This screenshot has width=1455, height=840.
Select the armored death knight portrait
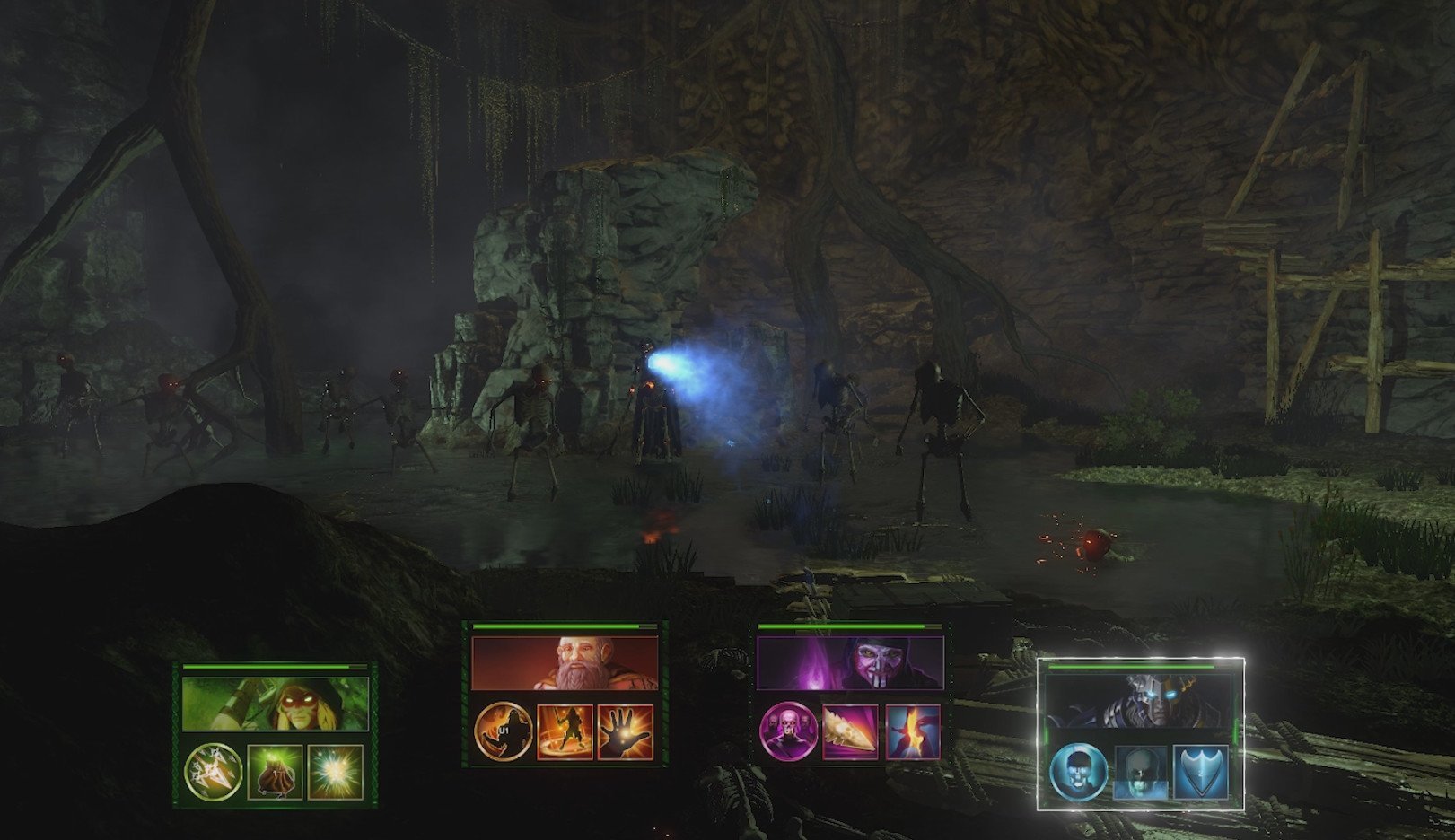pyautogui.click(x=1141, y=702)
